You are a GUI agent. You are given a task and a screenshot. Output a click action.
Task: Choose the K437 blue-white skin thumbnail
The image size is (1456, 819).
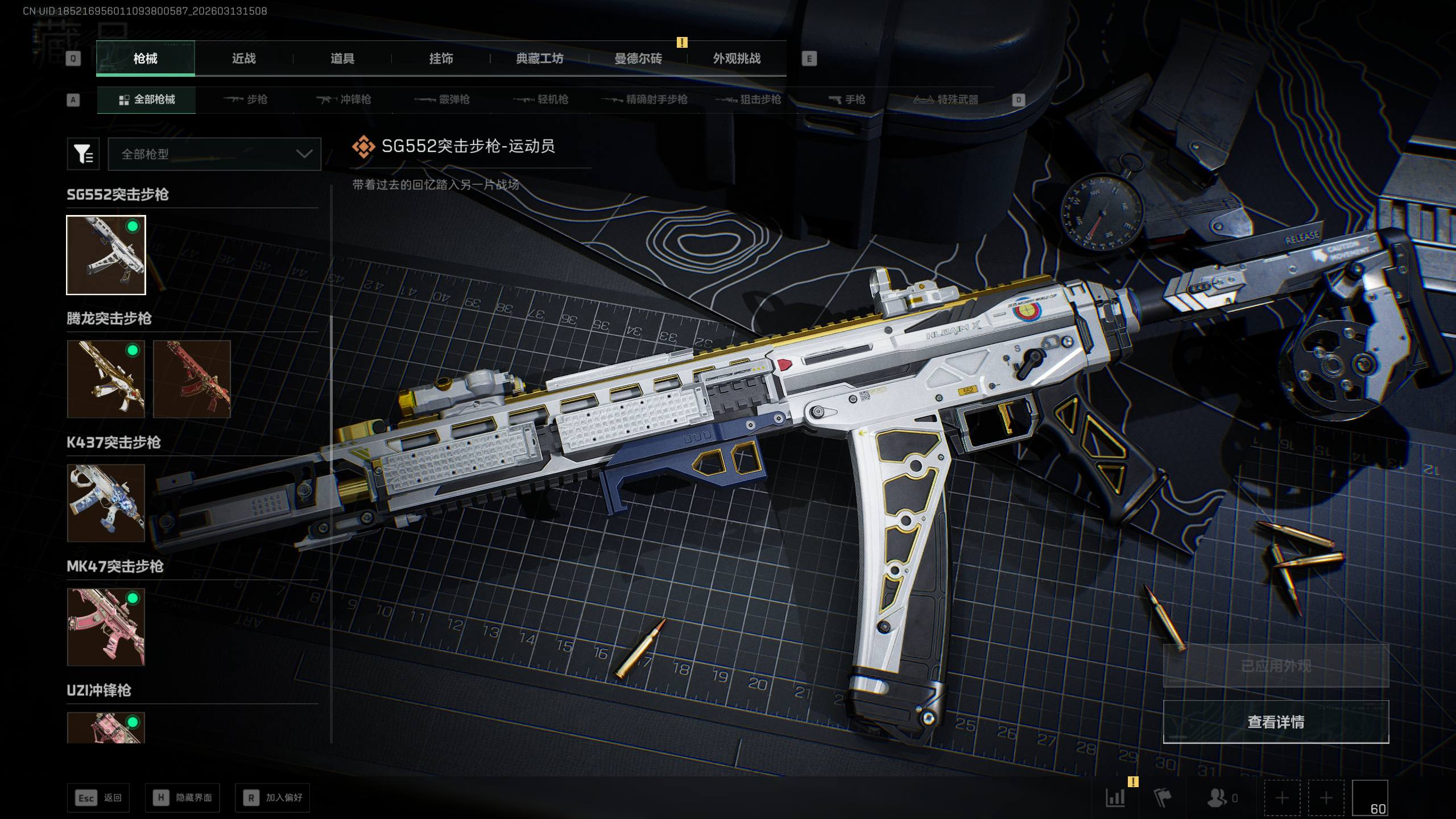(x=106, y=503)
